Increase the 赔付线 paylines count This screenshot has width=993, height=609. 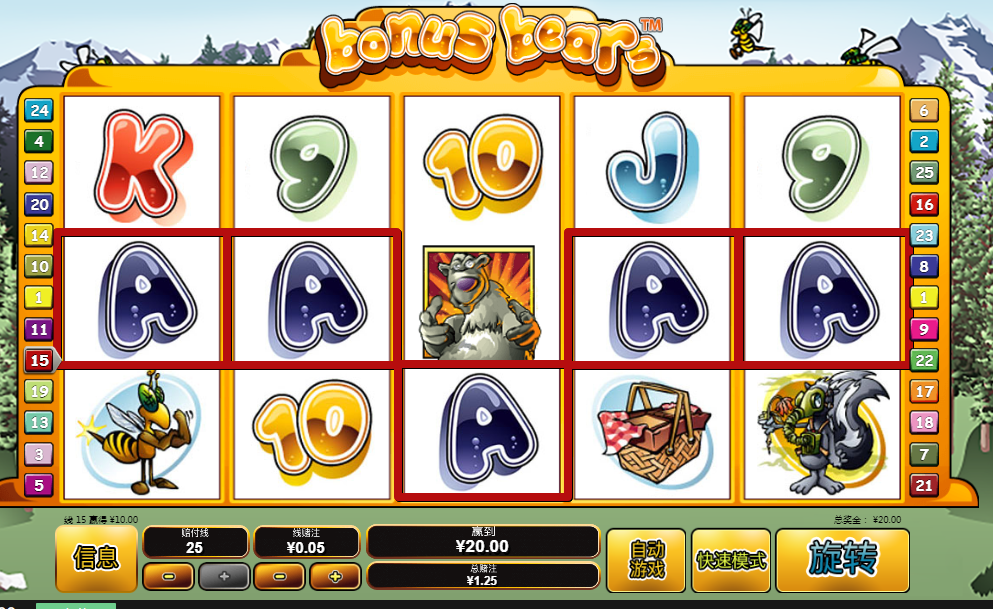coord(223,576)
